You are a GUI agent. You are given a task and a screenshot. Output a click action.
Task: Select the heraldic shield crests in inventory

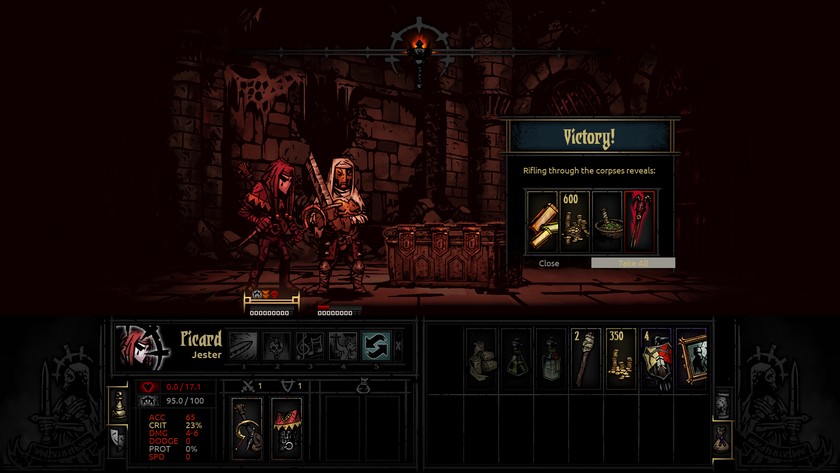655,357
